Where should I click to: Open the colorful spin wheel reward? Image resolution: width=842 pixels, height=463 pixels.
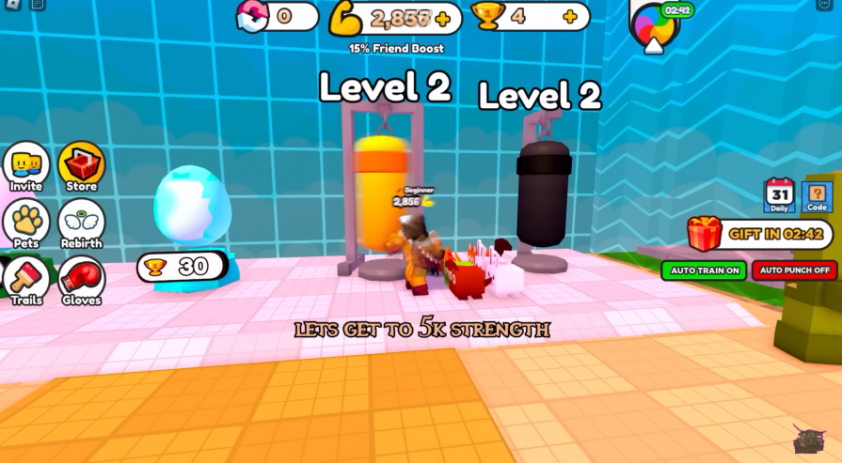pos(655,24)
